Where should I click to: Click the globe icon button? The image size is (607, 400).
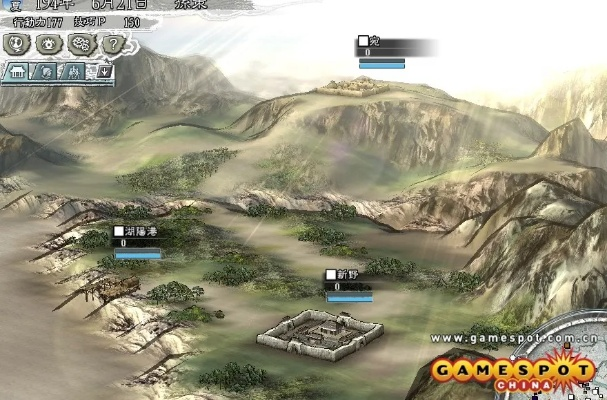[17, 45]
